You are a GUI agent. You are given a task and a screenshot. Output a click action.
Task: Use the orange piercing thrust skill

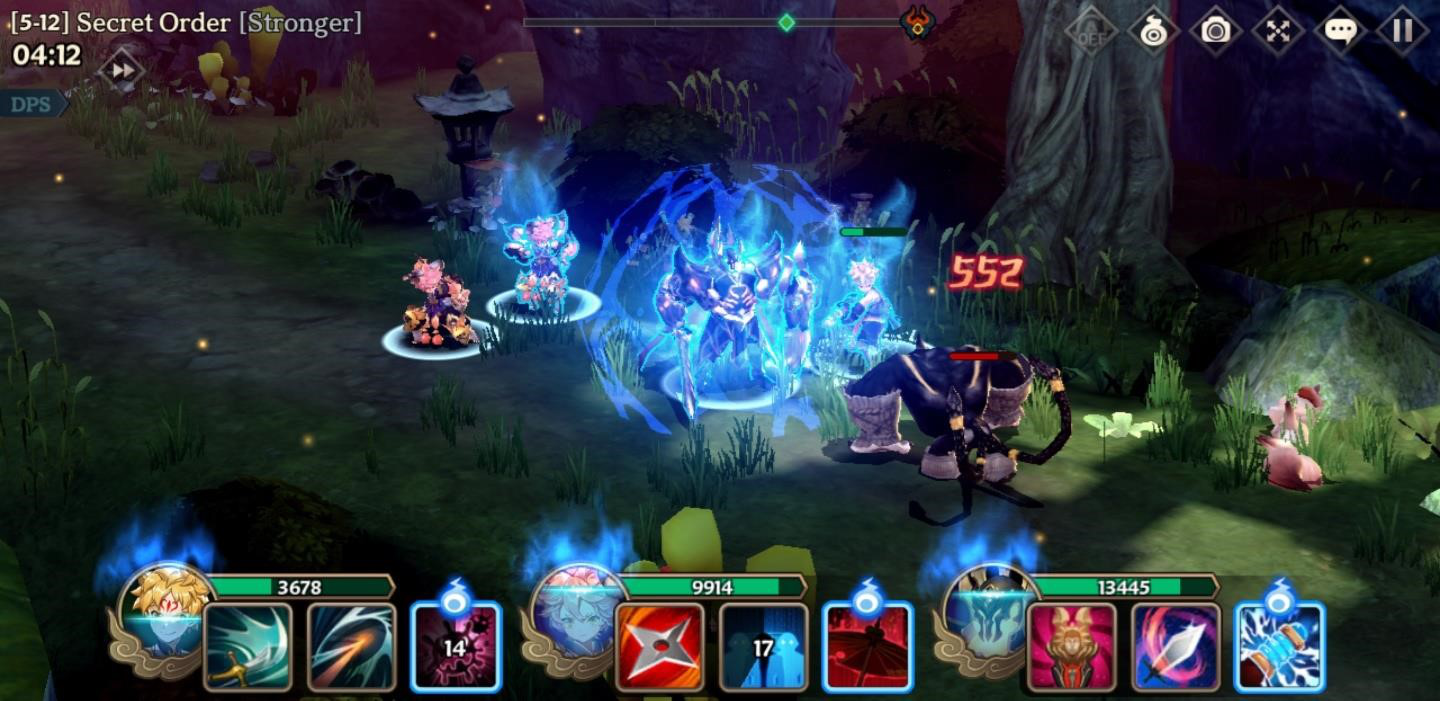click(351, 646)
